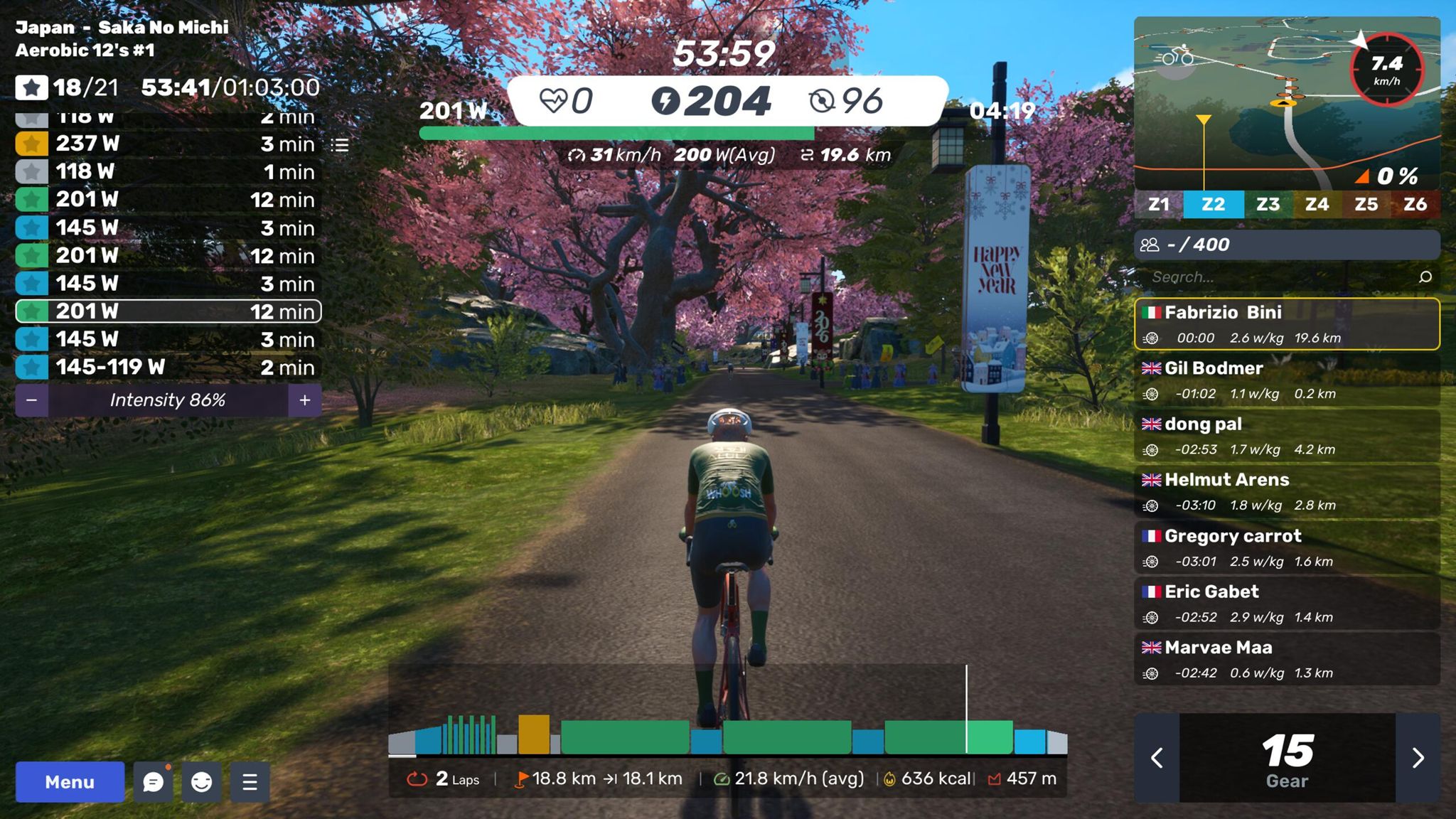Shift to previous gear with left arrow
The width and height of the screenshot is (1456, 819).
pos(1157,758)
